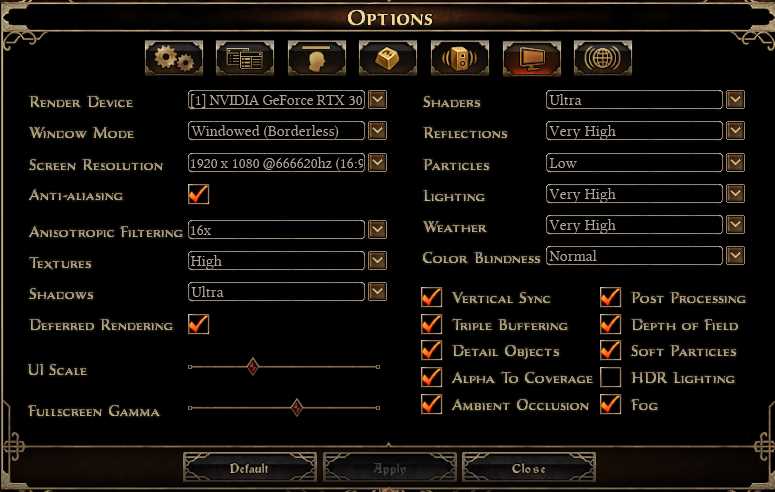The image size is (775, 492).
Task: Close the Options window
Action: (529, 468)
